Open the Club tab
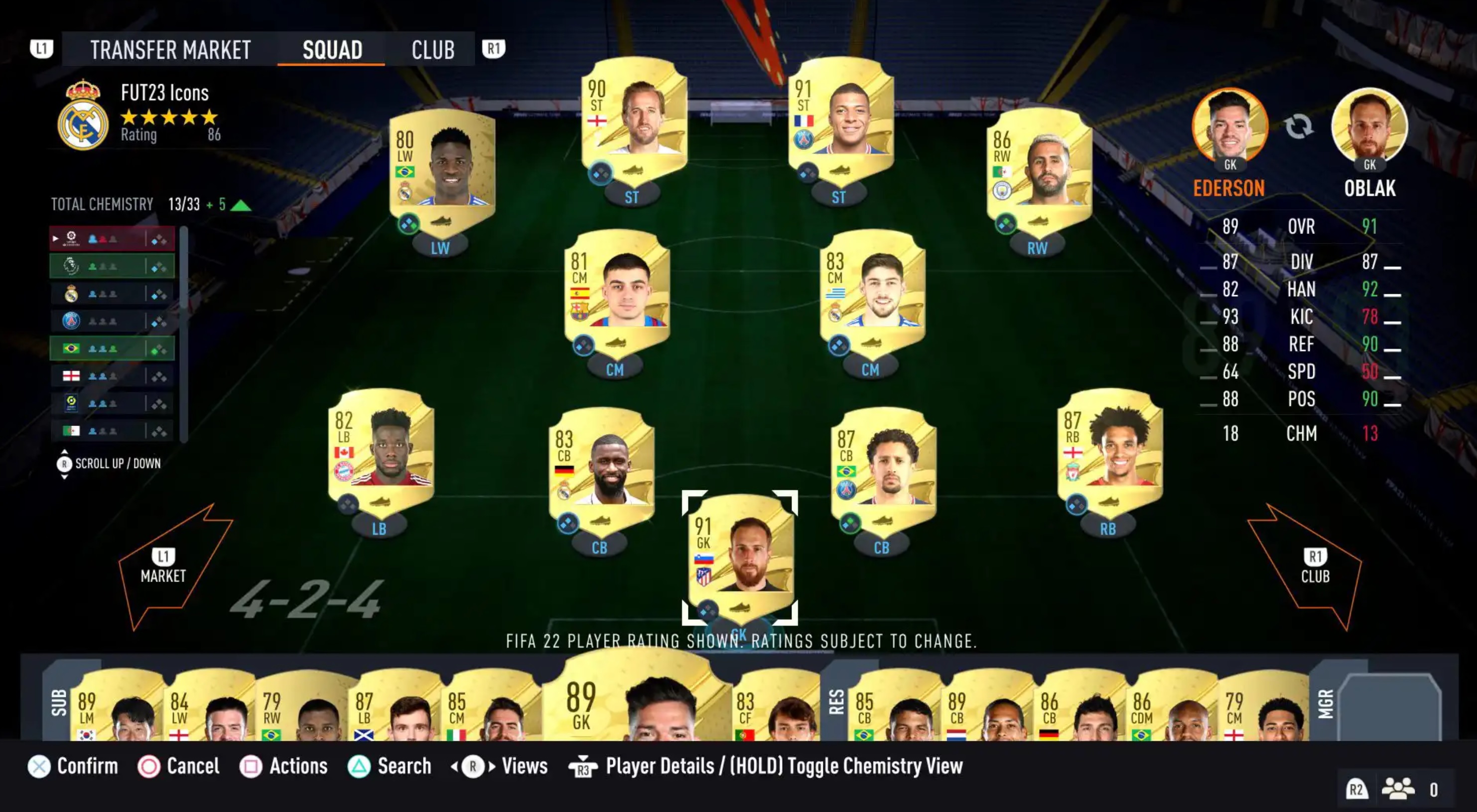 pos(434,50)
